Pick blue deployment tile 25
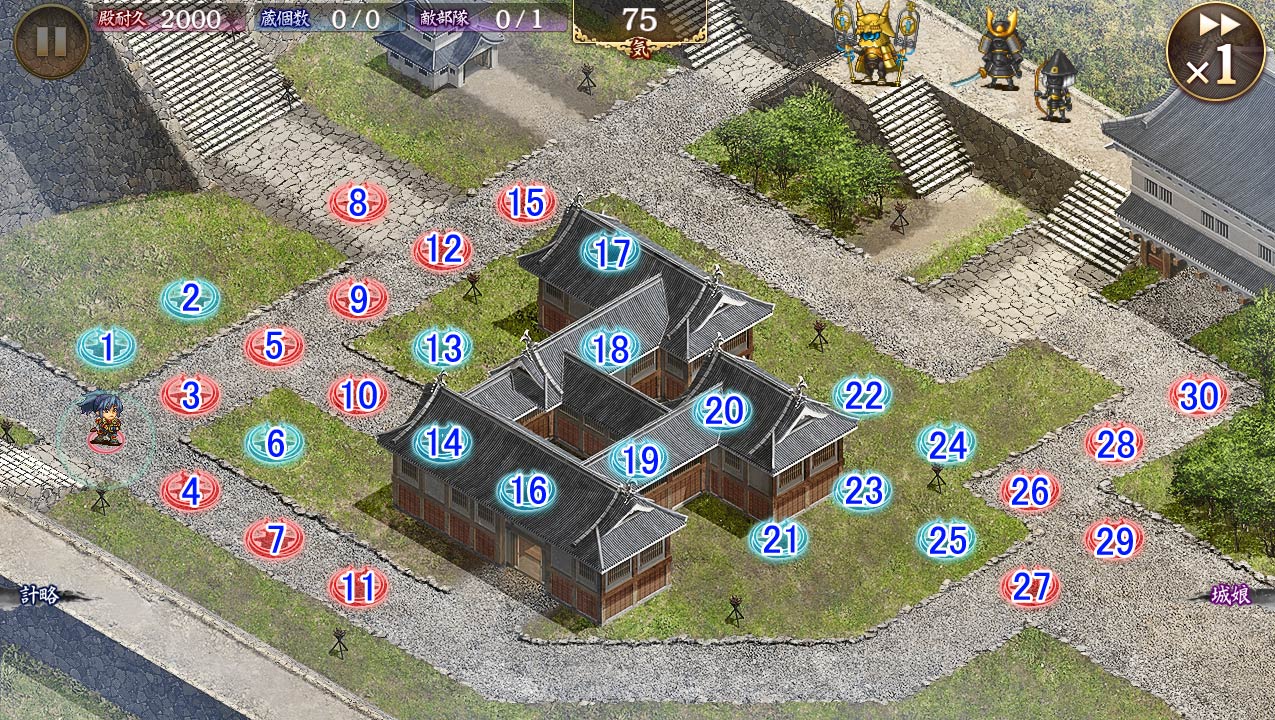This screenshot has height=720, width=1275. [x=946, y=540]
